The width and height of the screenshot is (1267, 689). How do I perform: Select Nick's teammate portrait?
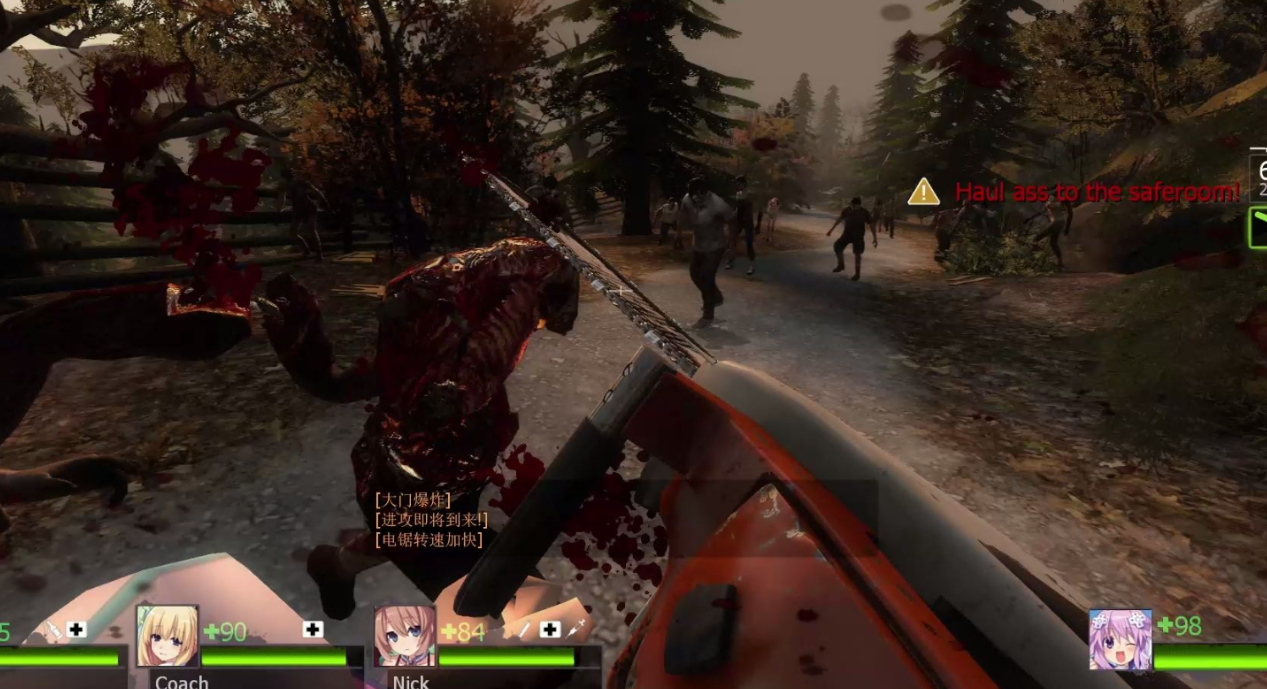click(x=405, y=636)
